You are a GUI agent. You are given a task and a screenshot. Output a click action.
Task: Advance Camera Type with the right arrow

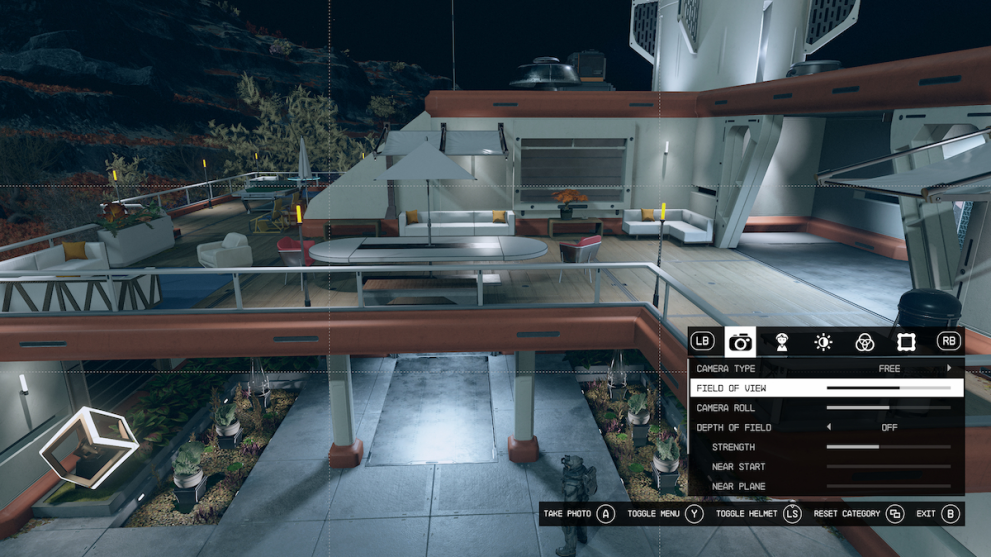click(x=949, y=368)
